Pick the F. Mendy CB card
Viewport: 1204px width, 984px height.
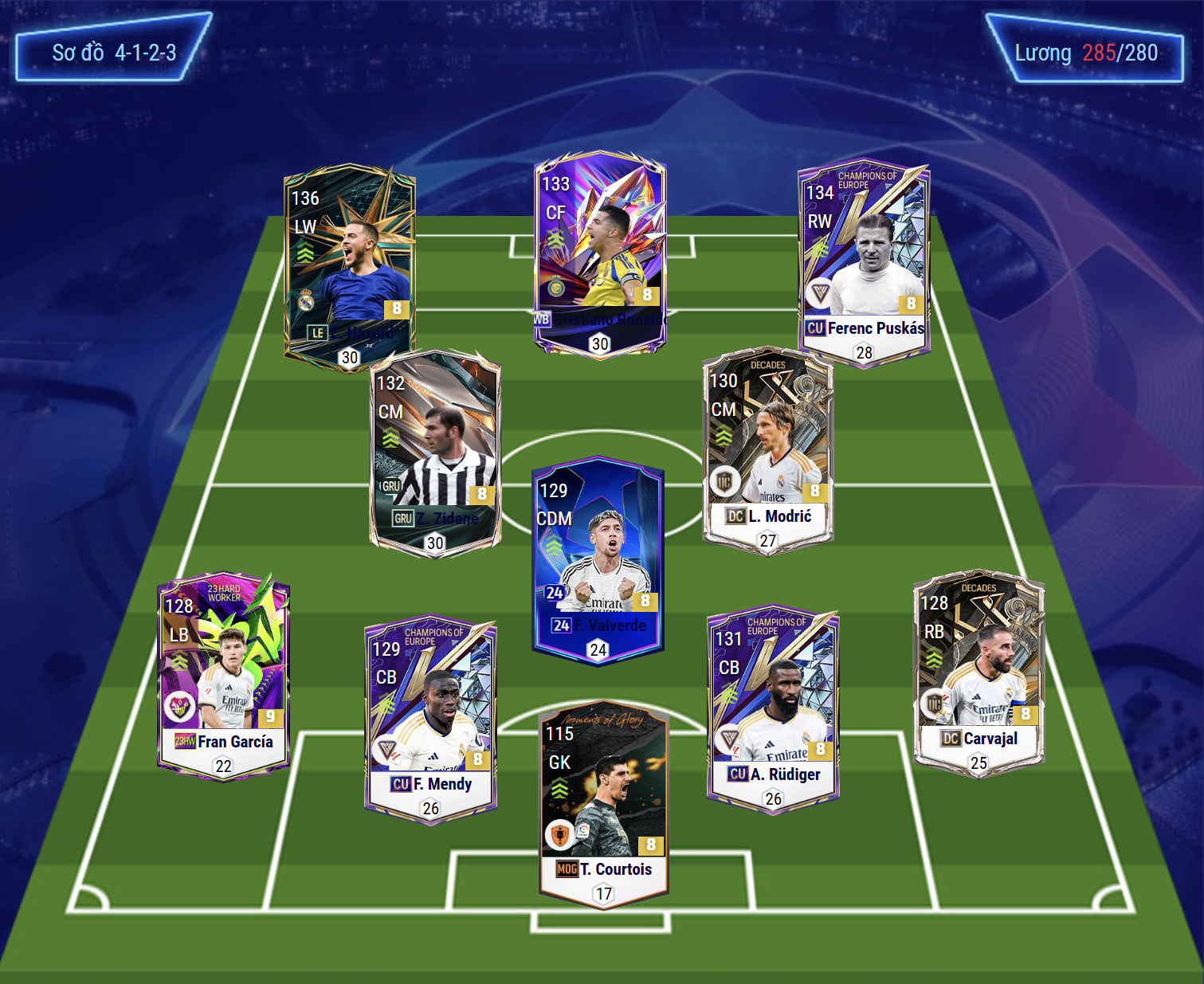430,719
